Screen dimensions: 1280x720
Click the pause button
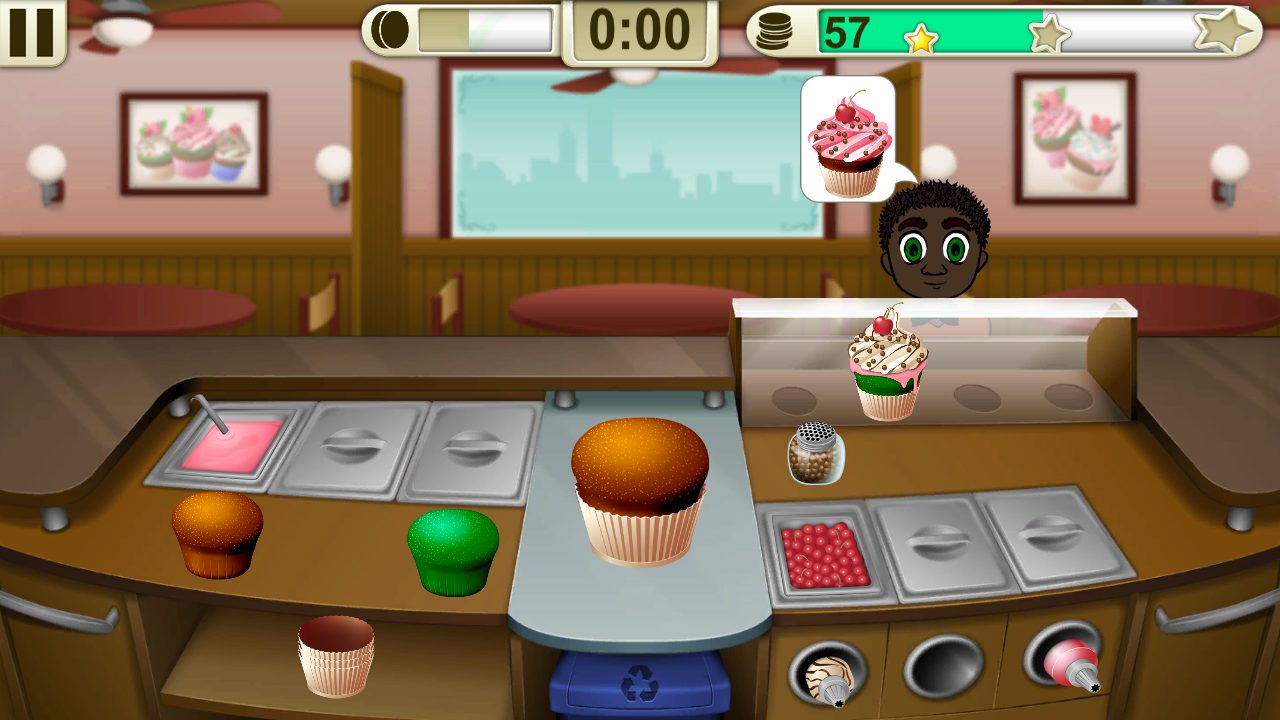point(33,33)
